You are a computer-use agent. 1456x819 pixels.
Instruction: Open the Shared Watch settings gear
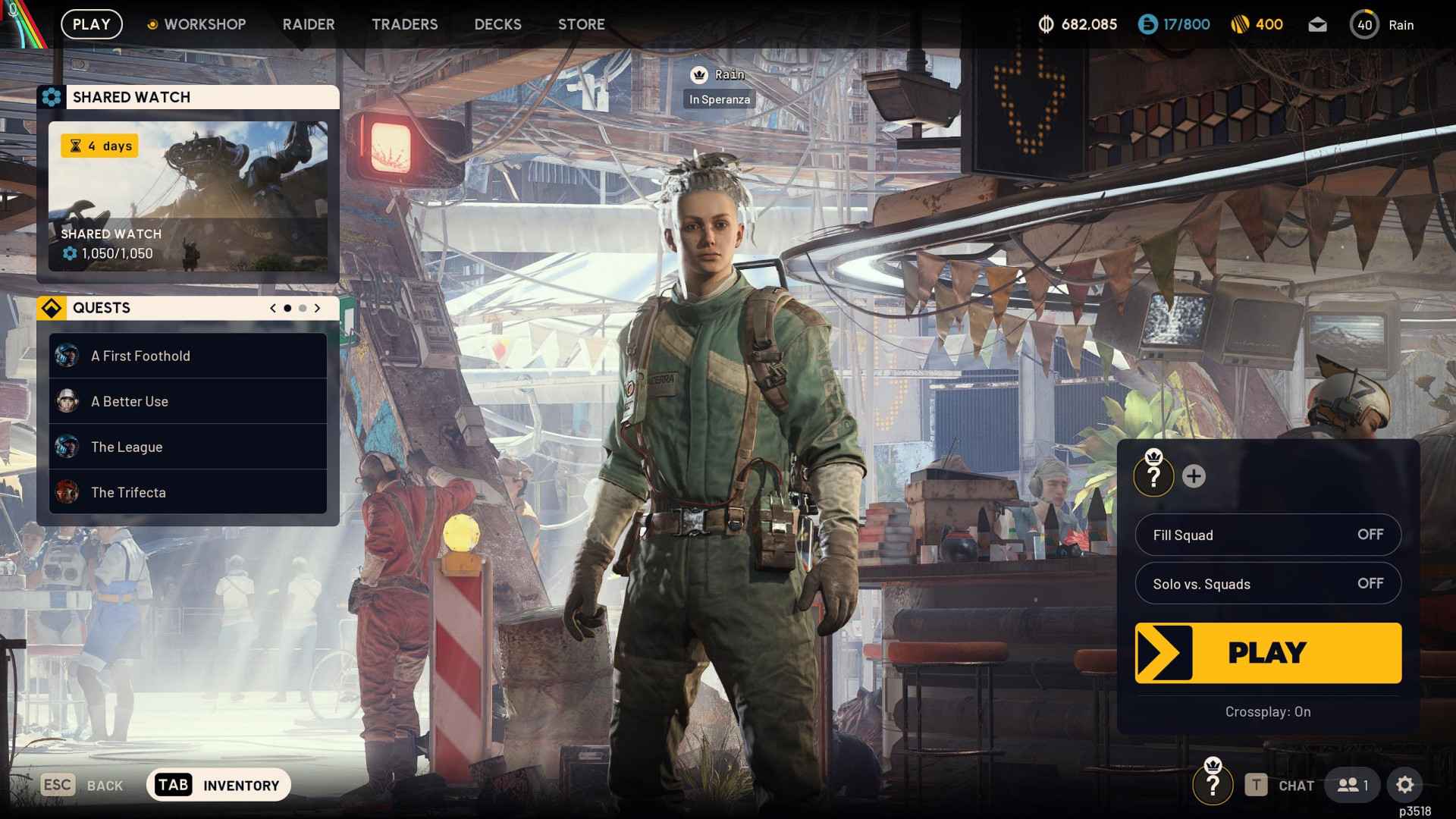(52, 96)
